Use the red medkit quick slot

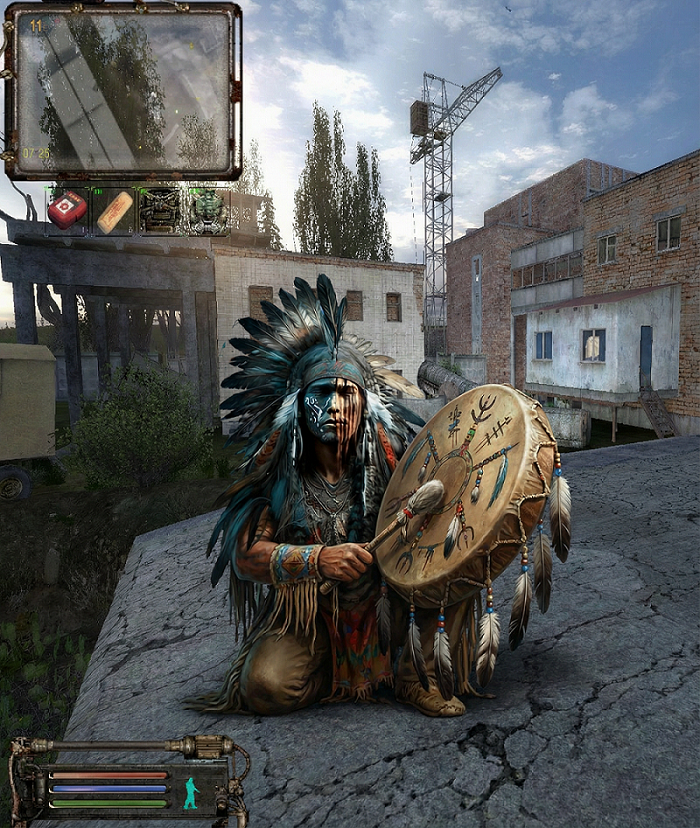coord(68,210)
